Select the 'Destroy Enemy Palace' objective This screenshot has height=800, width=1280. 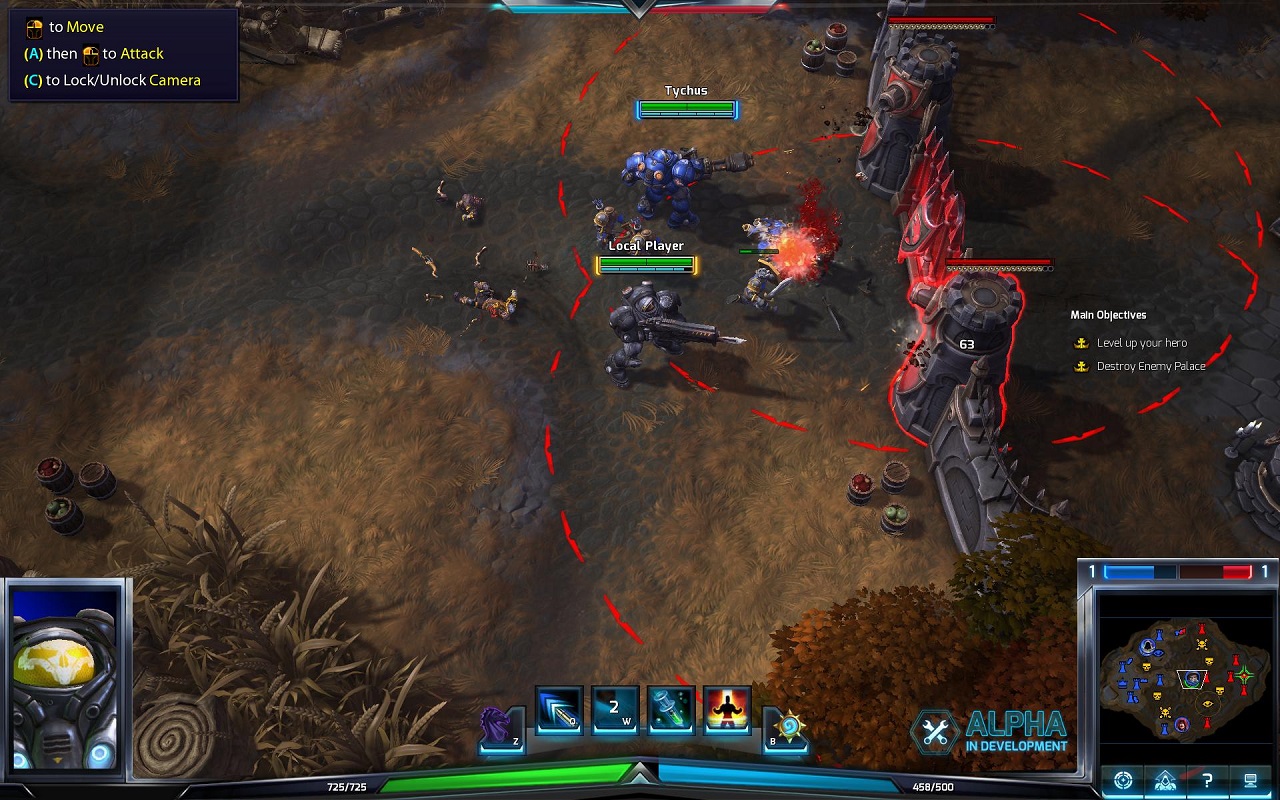[x=1150, y=366]
